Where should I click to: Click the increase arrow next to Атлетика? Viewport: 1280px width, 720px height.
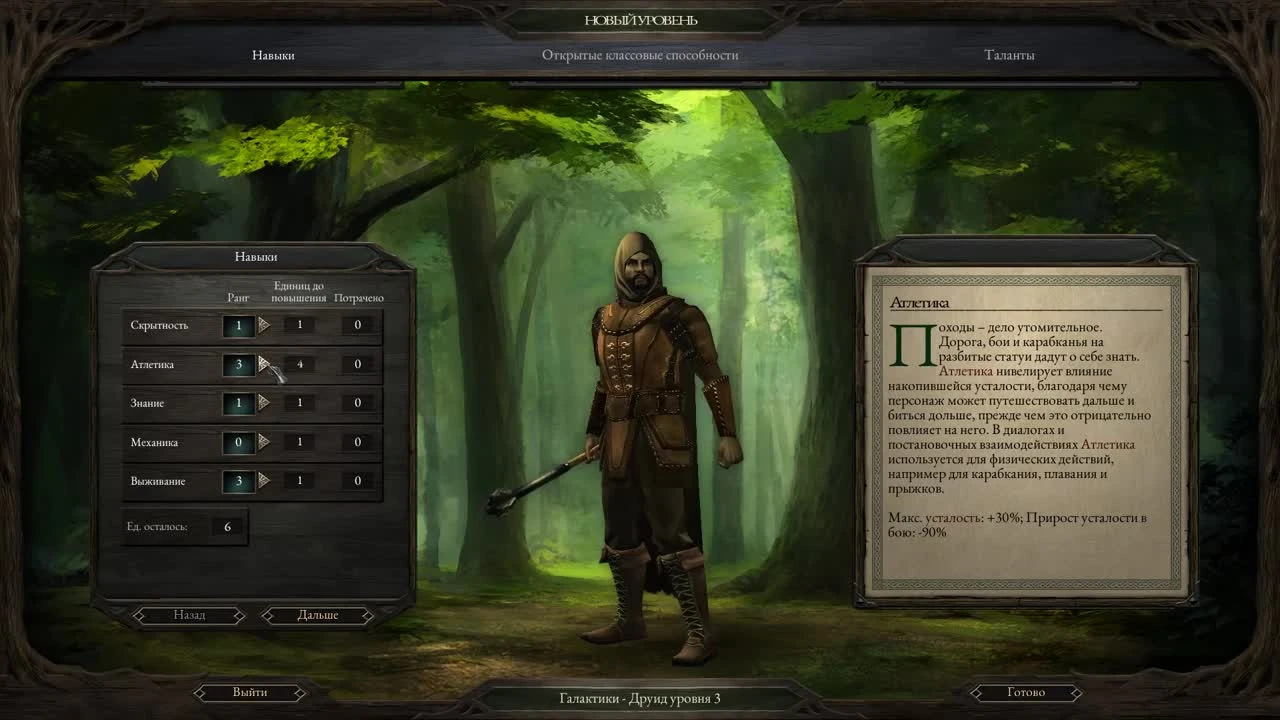pos(262,364)
